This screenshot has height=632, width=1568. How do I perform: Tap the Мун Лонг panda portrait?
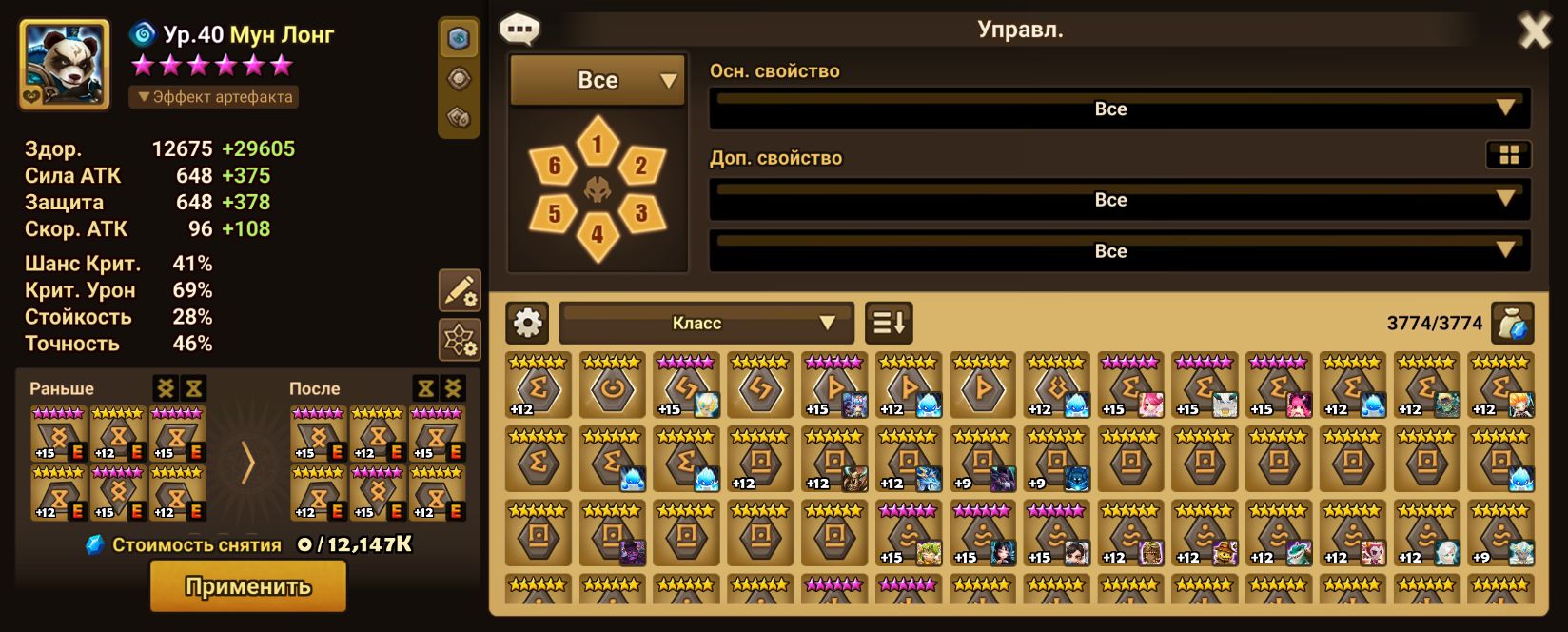[x=64, y=65]
